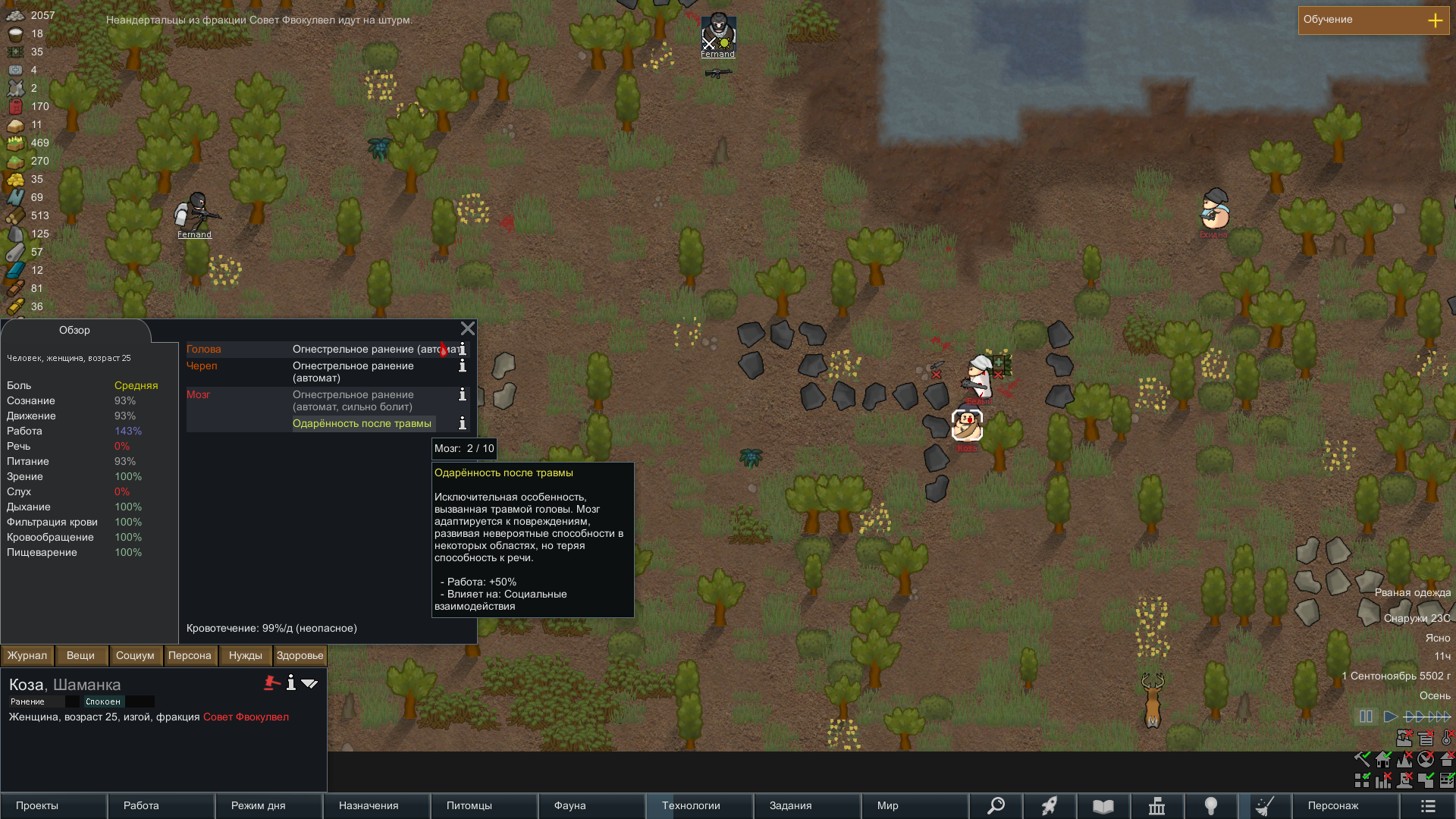The height and width of the screenshot is (819, 1456).
Task: Open the Режим дня schedule menu
Action: click(268, 805)
